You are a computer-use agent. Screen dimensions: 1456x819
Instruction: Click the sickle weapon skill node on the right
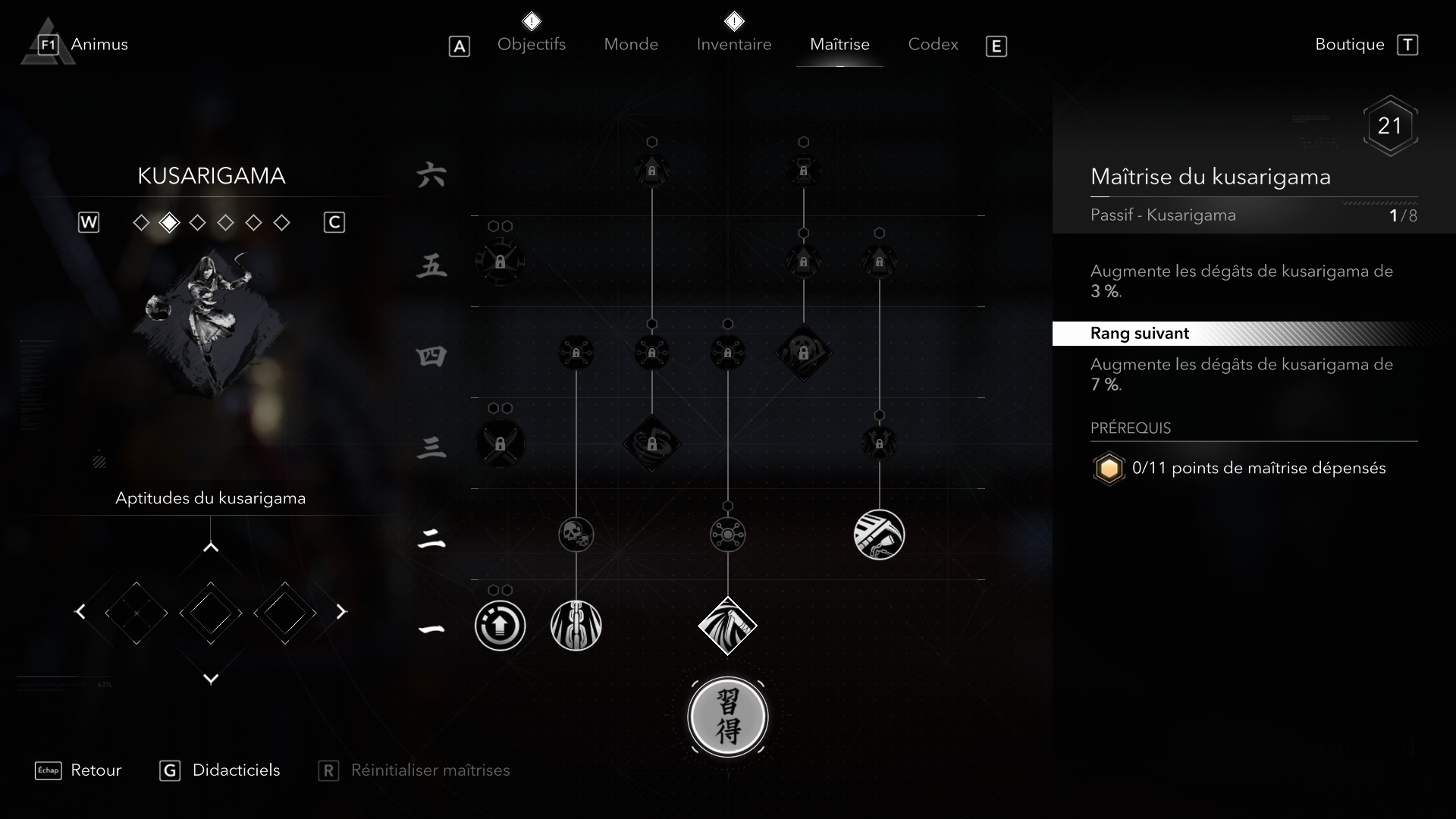pyautogui.click(x=879, y=535)
